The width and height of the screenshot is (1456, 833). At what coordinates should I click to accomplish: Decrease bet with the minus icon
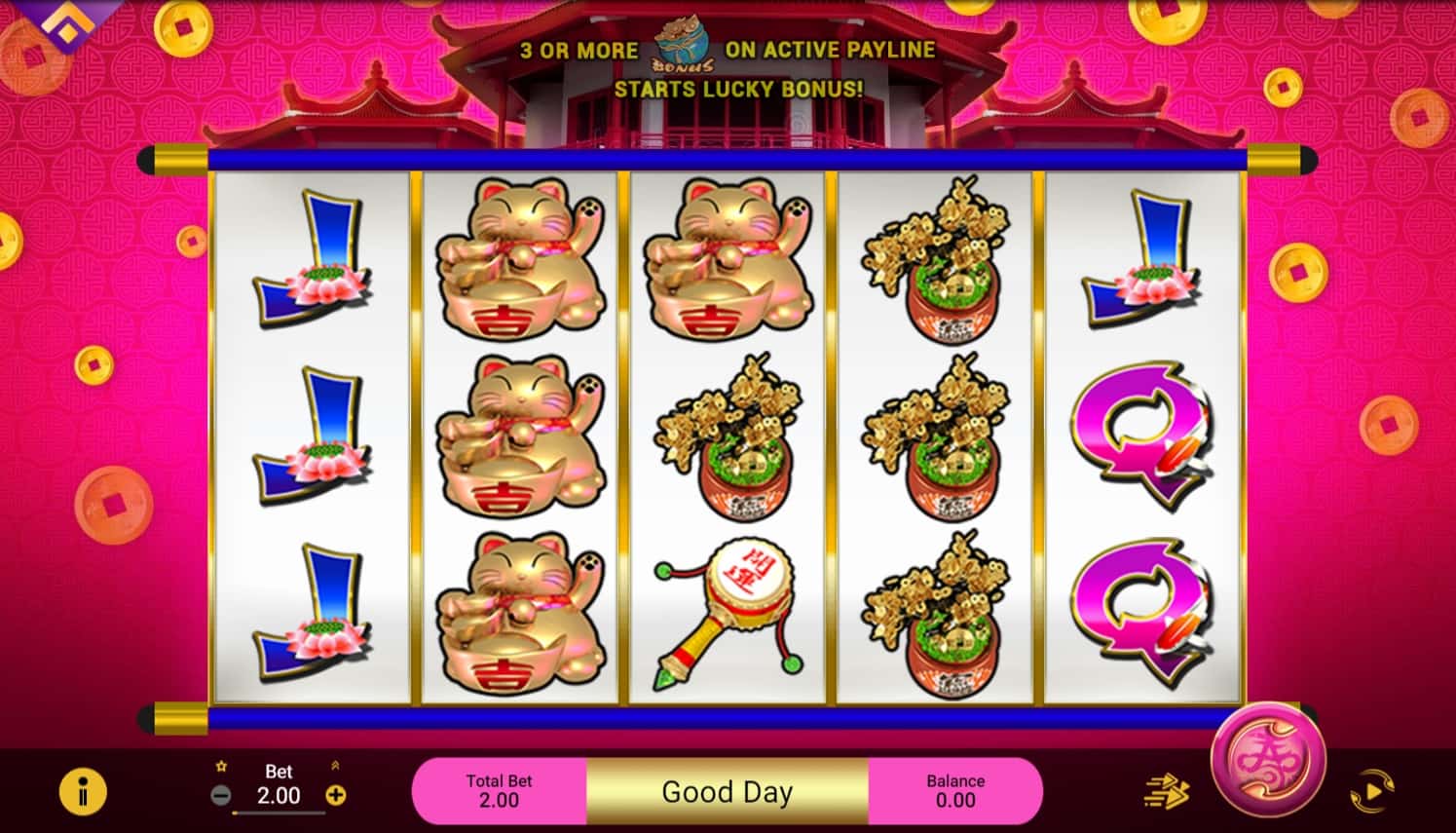222,795
